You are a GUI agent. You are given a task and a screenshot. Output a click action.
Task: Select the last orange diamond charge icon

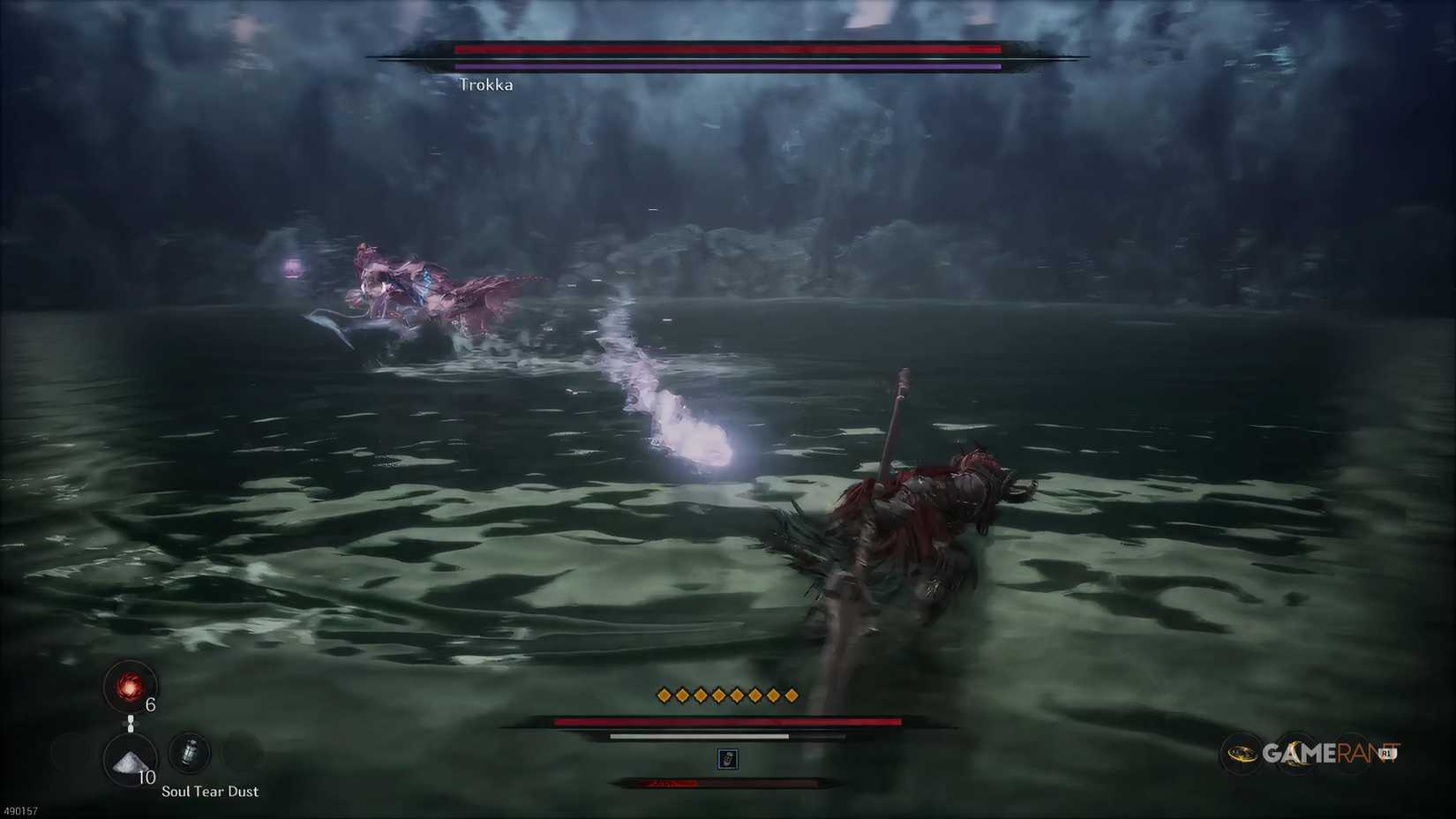click(792, 695)
